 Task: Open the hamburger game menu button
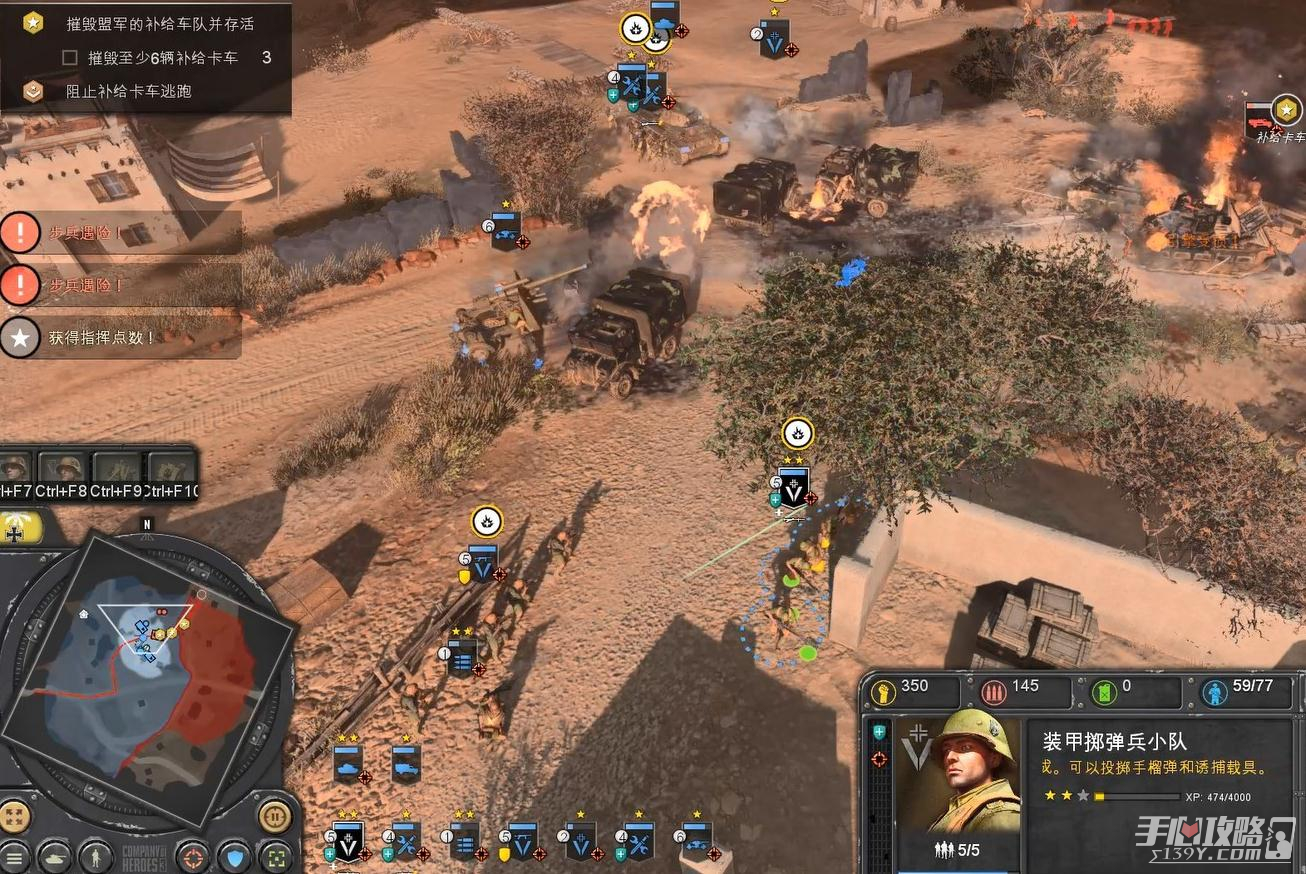coord(14,858)
